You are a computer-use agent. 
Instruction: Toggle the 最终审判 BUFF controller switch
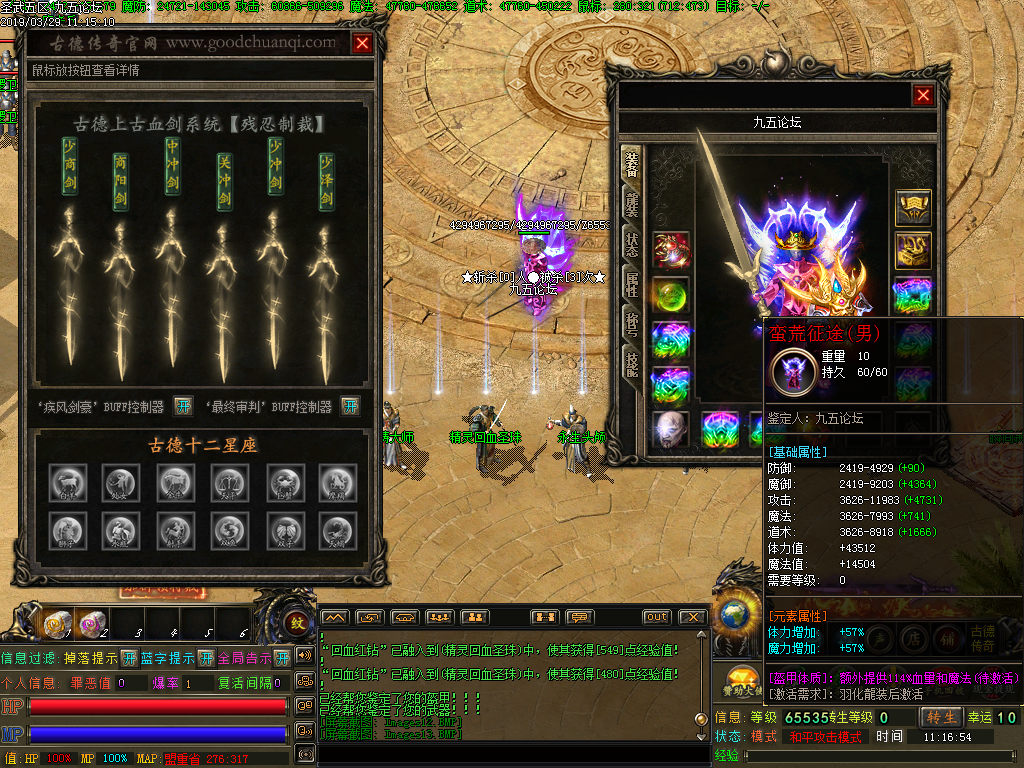click(350, 406)
